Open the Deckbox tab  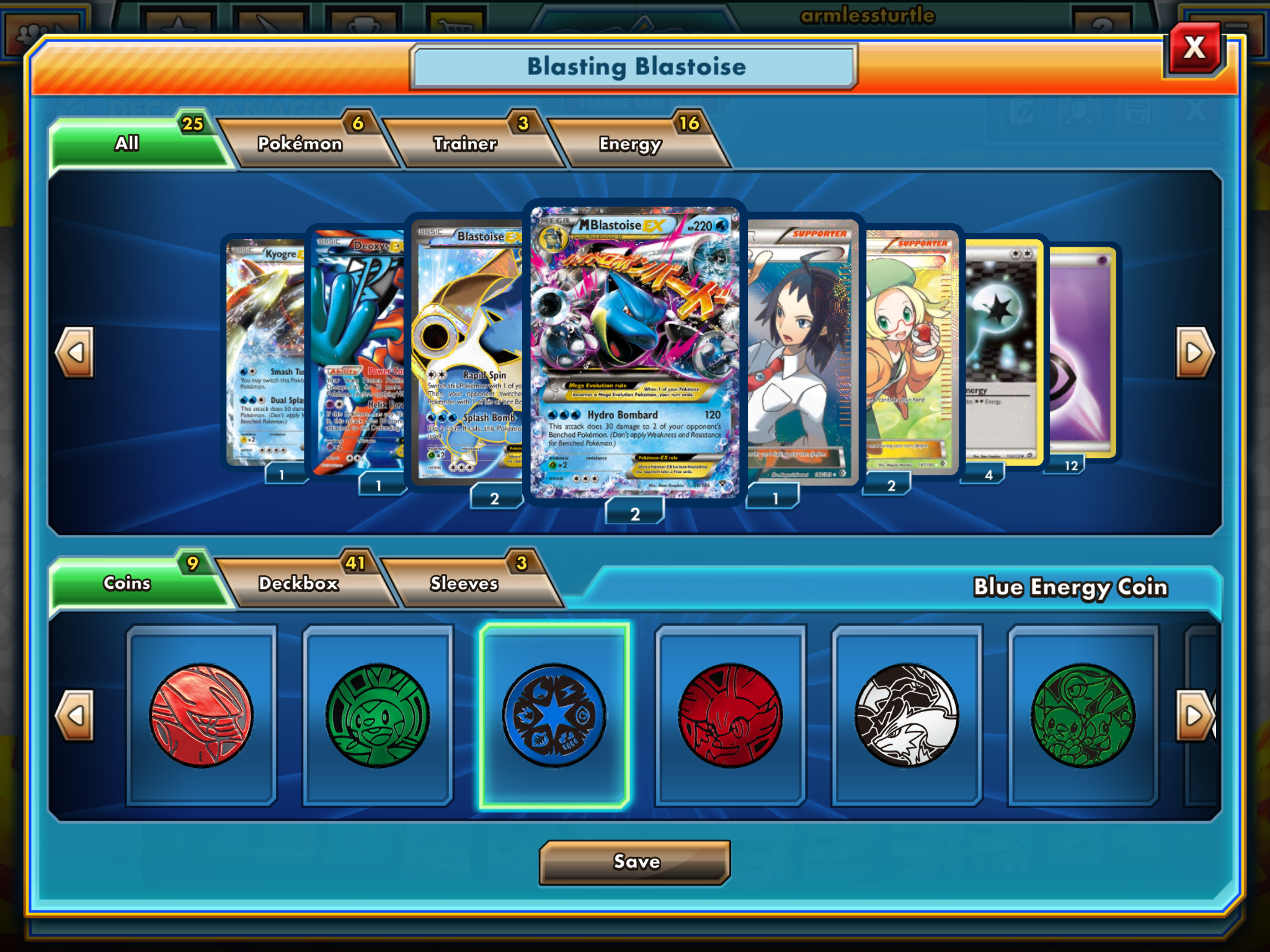(x=299, y=583)
